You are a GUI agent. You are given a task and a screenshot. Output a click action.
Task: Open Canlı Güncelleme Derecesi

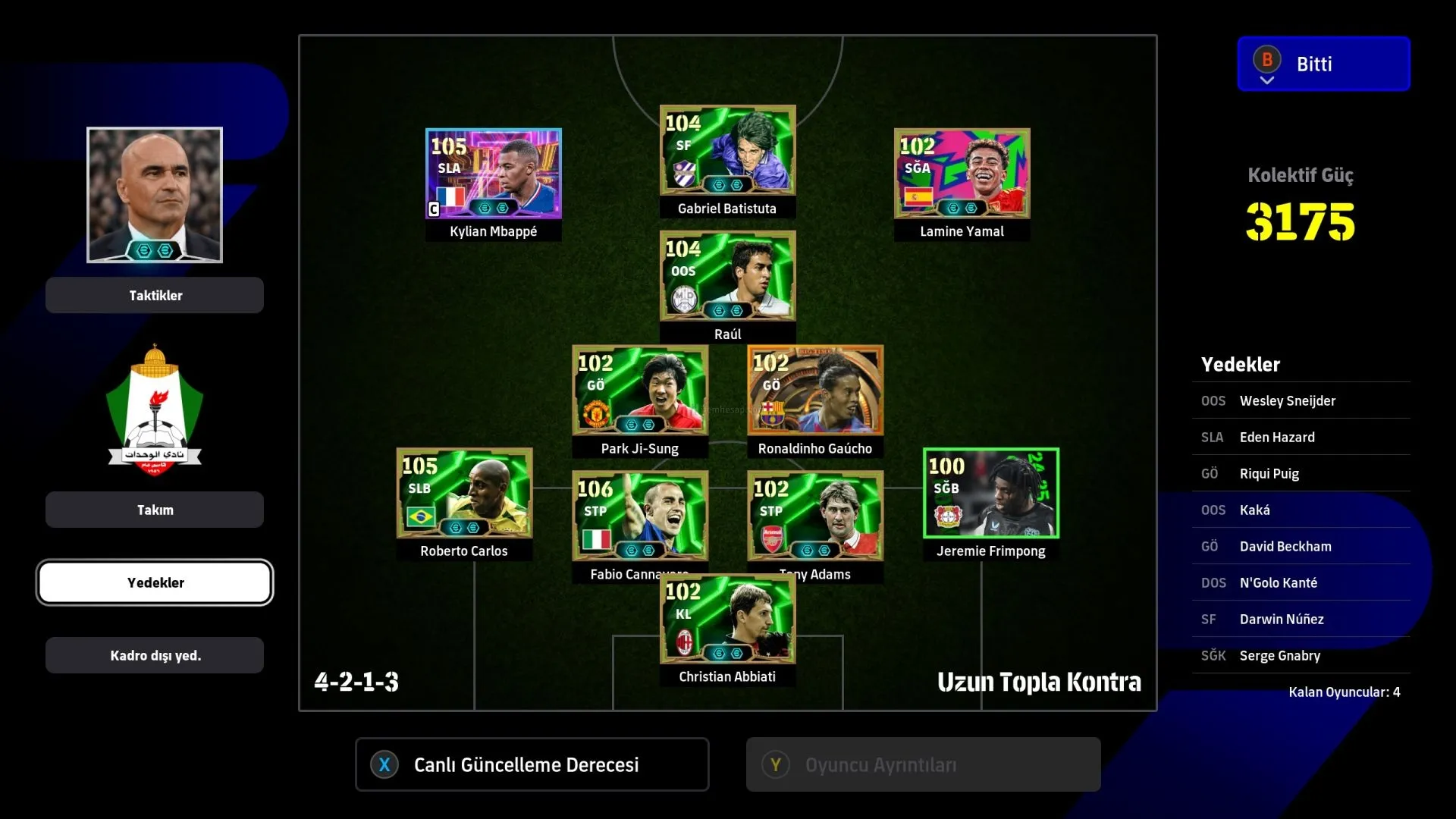coord(532,764)
